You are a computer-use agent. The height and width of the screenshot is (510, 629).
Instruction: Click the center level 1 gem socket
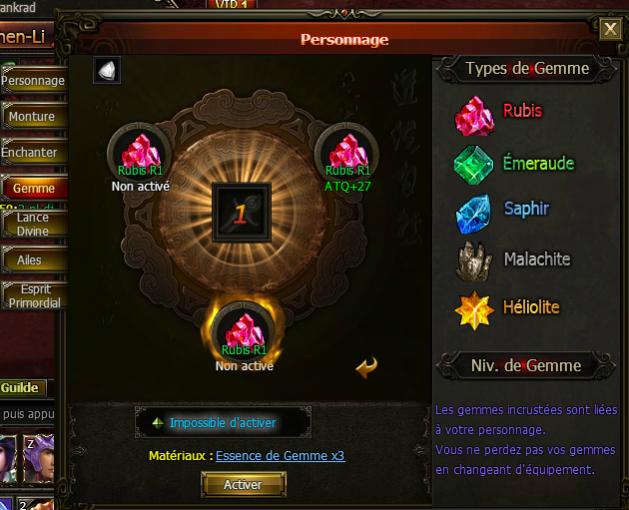pos(242,212)
